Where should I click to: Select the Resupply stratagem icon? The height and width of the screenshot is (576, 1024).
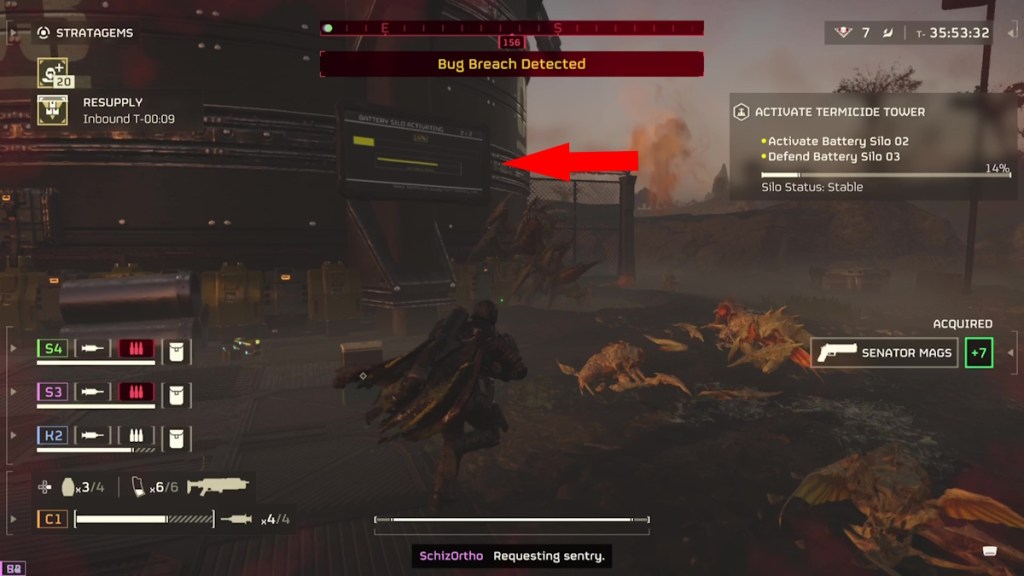pyautogui.click(x=52, y=110)
